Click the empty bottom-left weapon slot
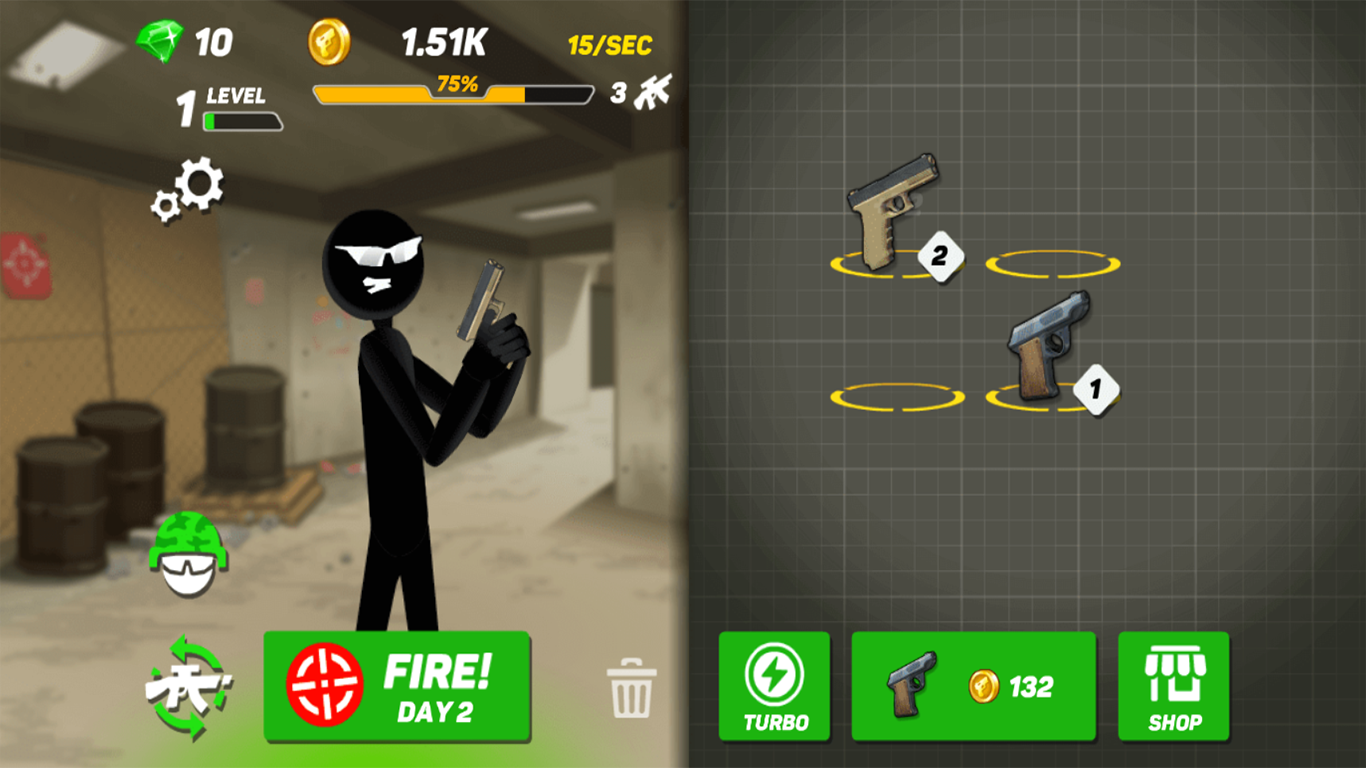Viewport: 1366px width, 768px height. pyautogui.click(x=895, y=395)
